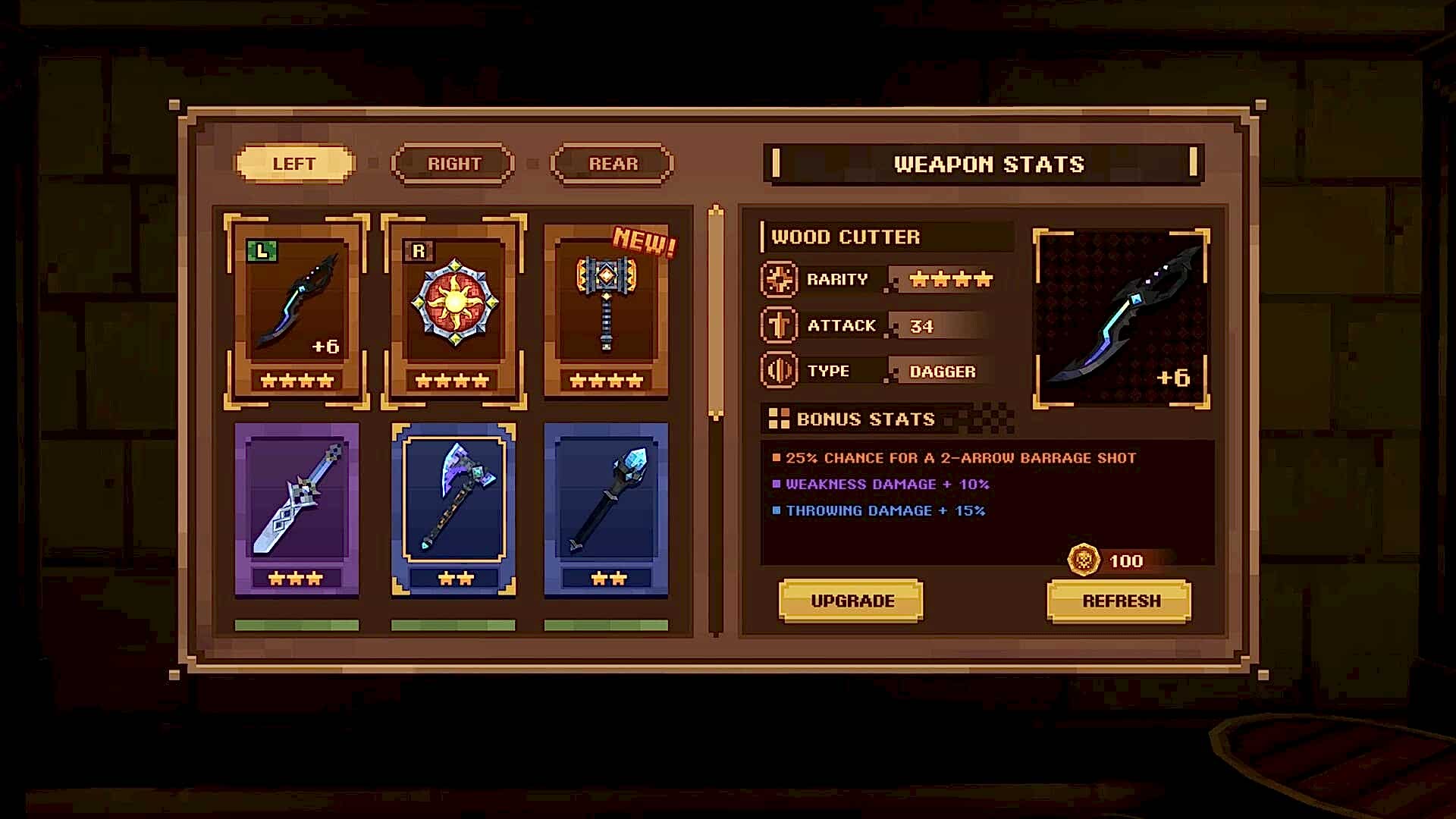
Task: Click the weapon list scrollbar handle
Action: (x=715, y=312)
